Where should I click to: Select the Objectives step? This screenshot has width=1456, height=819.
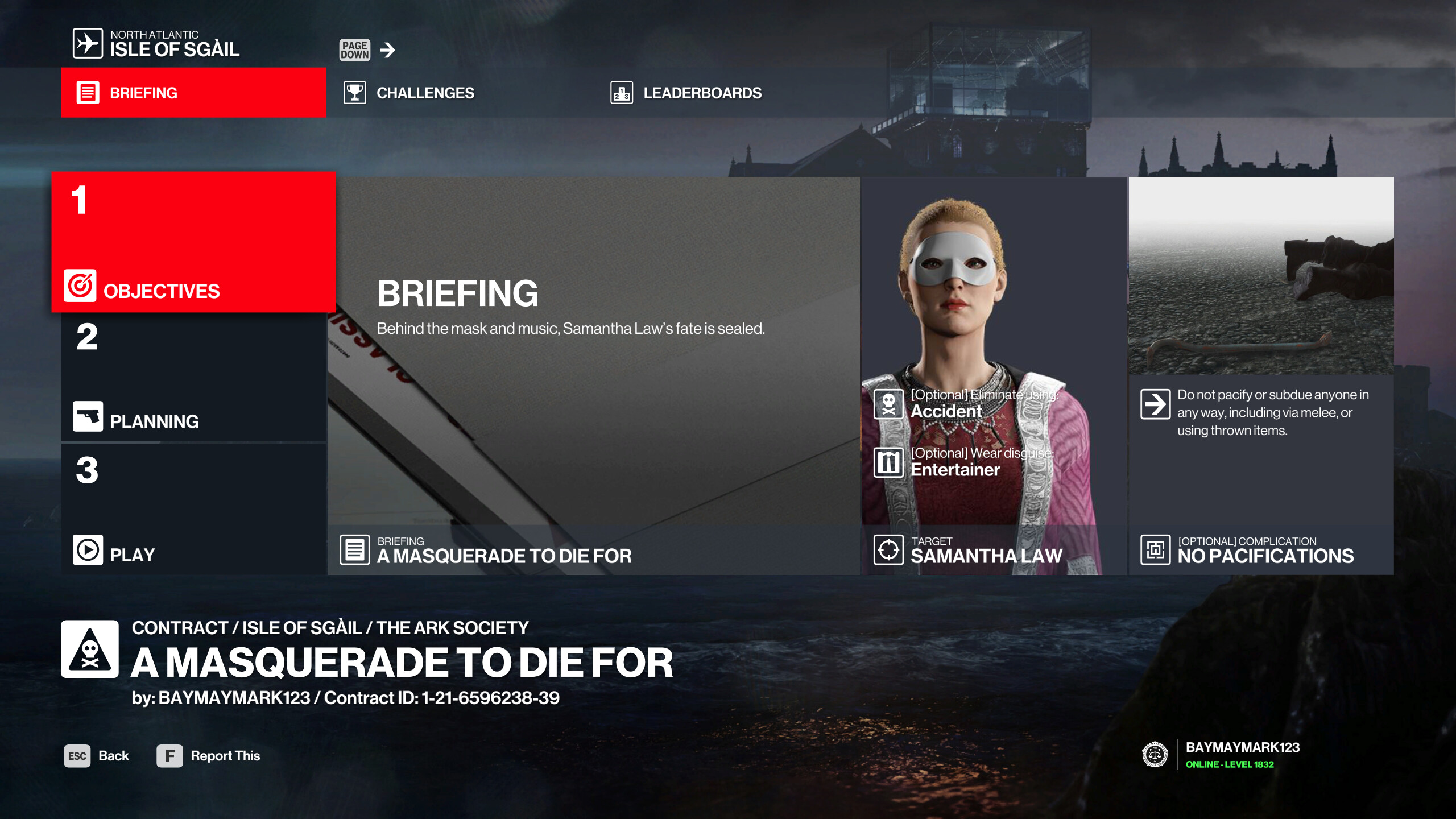pos(193,242)
